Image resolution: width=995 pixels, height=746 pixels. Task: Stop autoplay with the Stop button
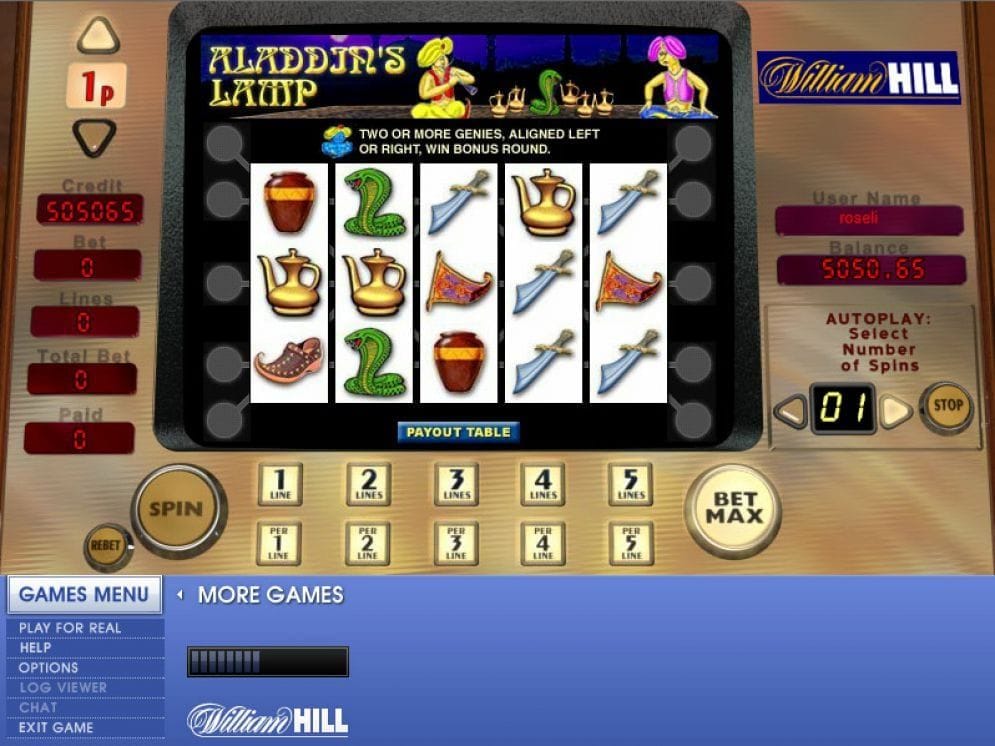tap(946, 406)
